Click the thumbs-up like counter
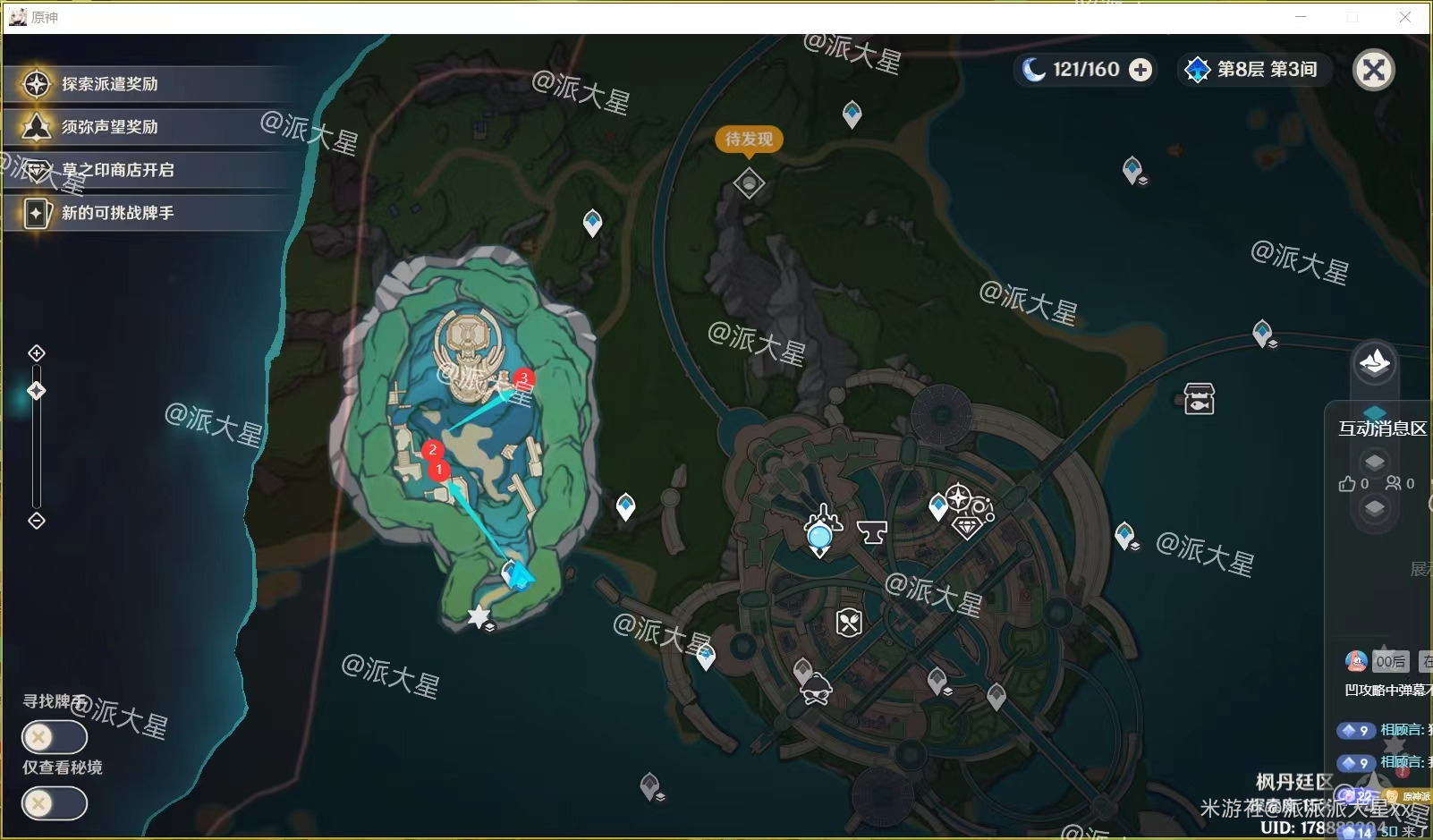This screenshot has width=1433, height=840. 1349,484
